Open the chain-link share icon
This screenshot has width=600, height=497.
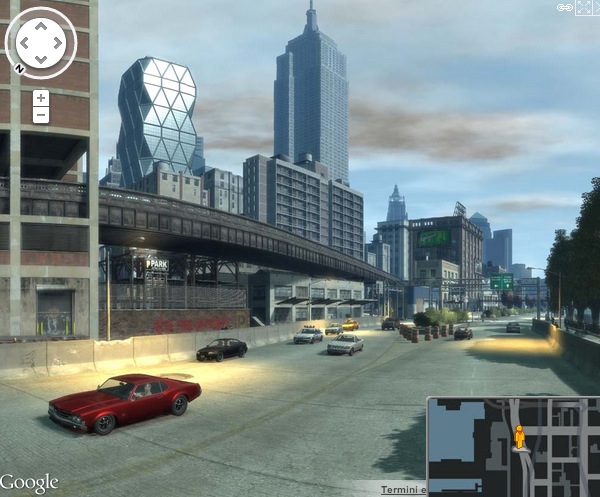[x=565, y=7]
